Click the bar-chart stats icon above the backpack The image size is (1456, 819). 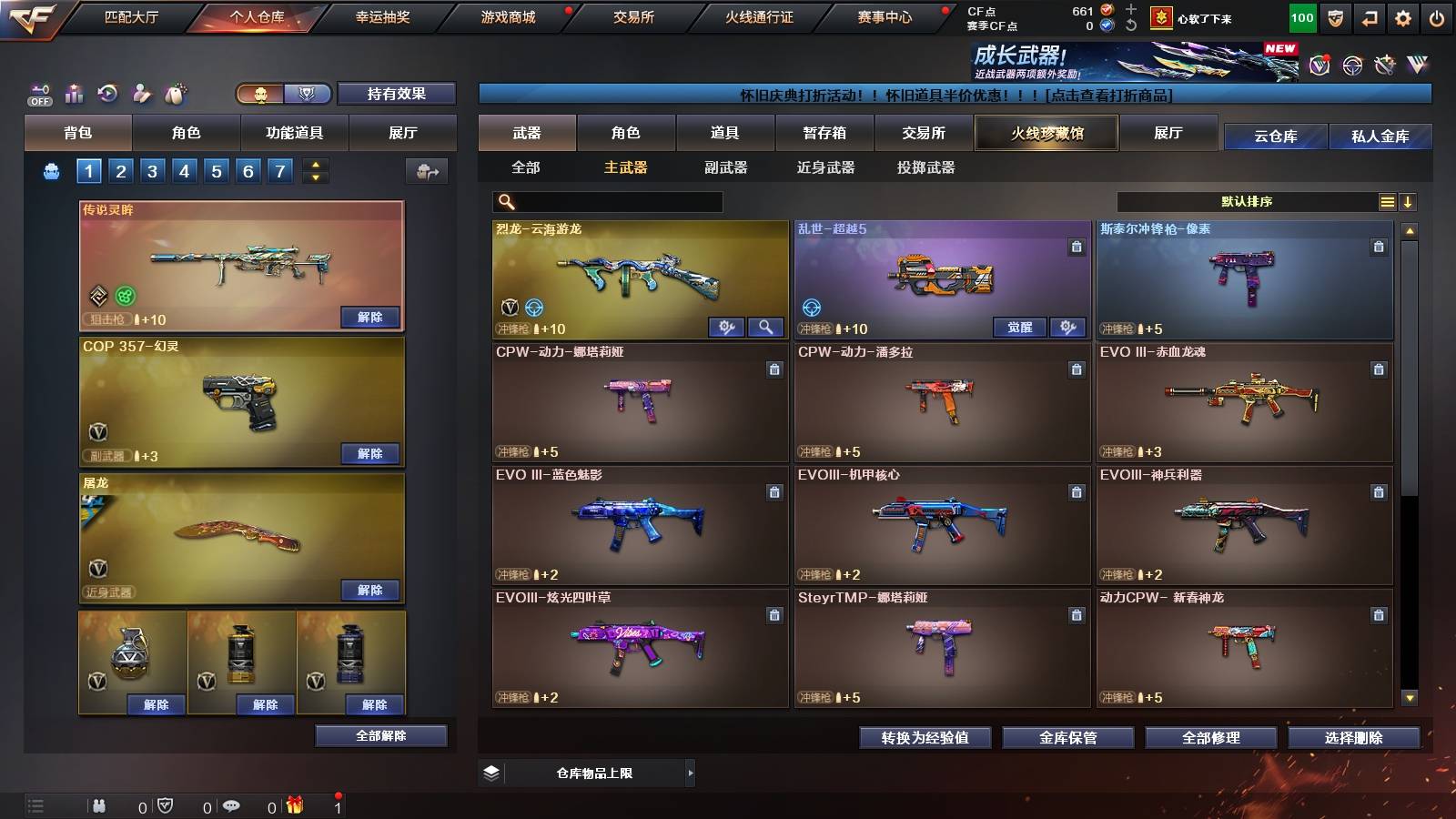pyautogui.click(x=73, y=93)
